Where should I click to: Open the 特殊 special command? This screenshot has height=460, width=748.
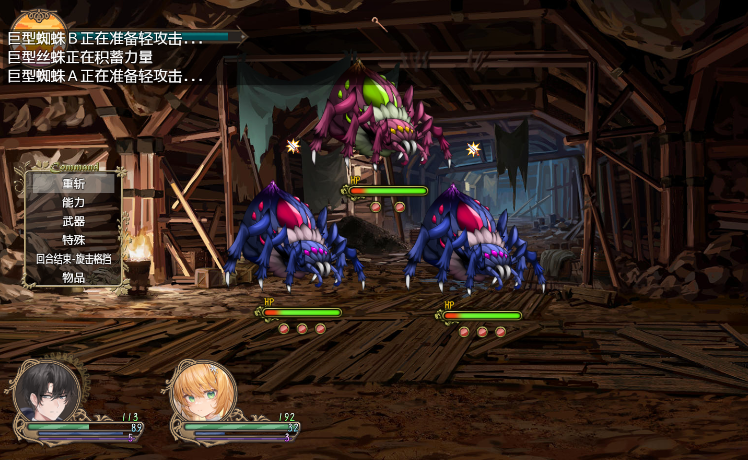click(74, 240)
